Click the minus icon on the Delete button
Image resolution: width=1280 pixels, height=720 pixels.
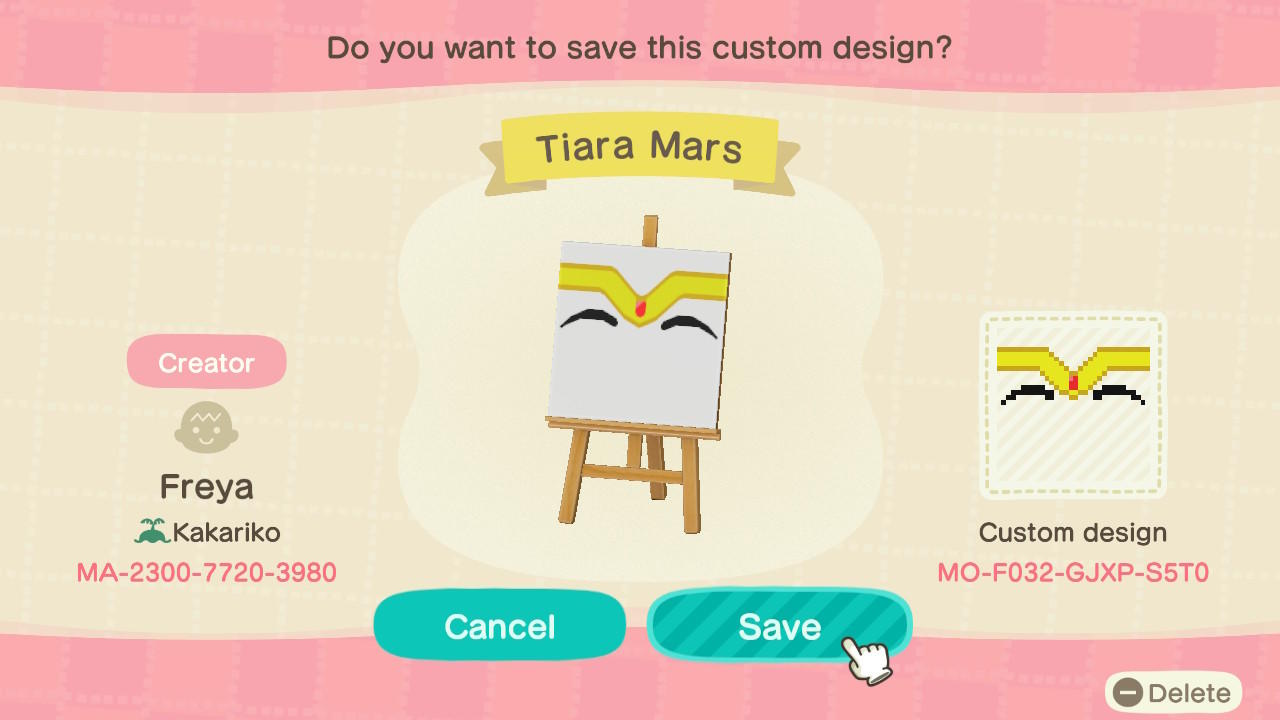(x=1126, y=692)
